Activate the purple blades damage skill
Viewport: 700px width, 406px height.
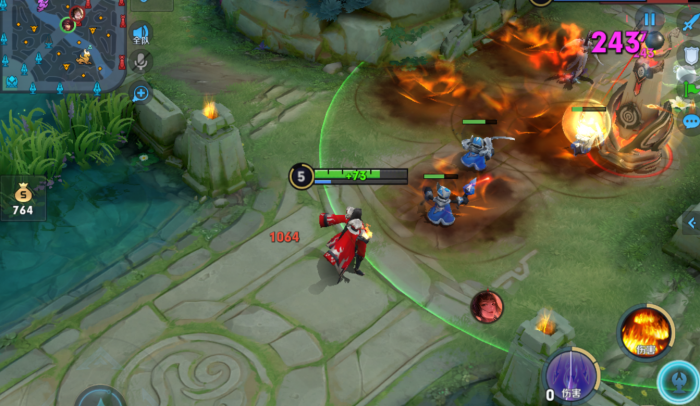(573, 375)
